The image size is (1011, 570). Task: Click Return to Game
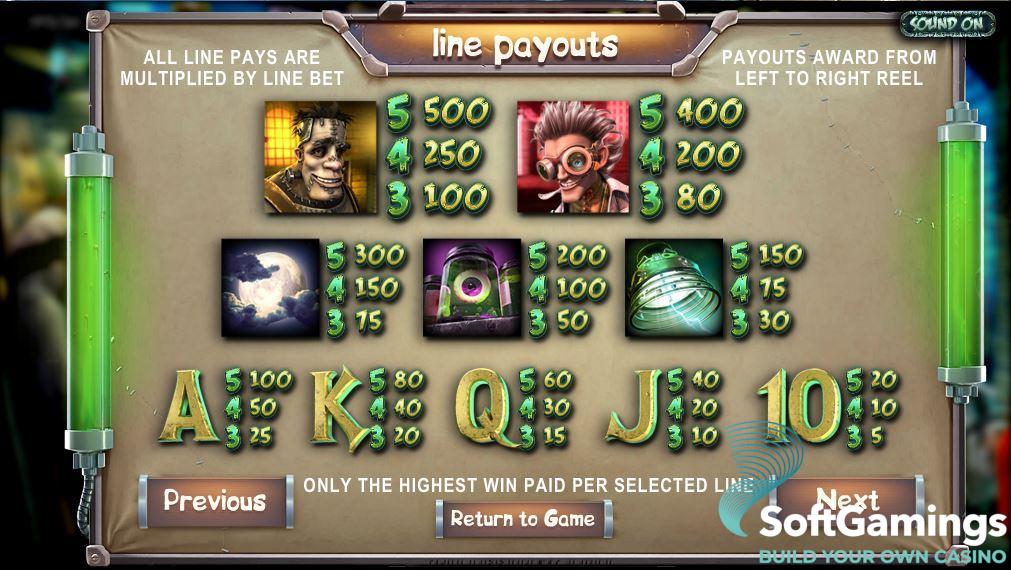523,519
